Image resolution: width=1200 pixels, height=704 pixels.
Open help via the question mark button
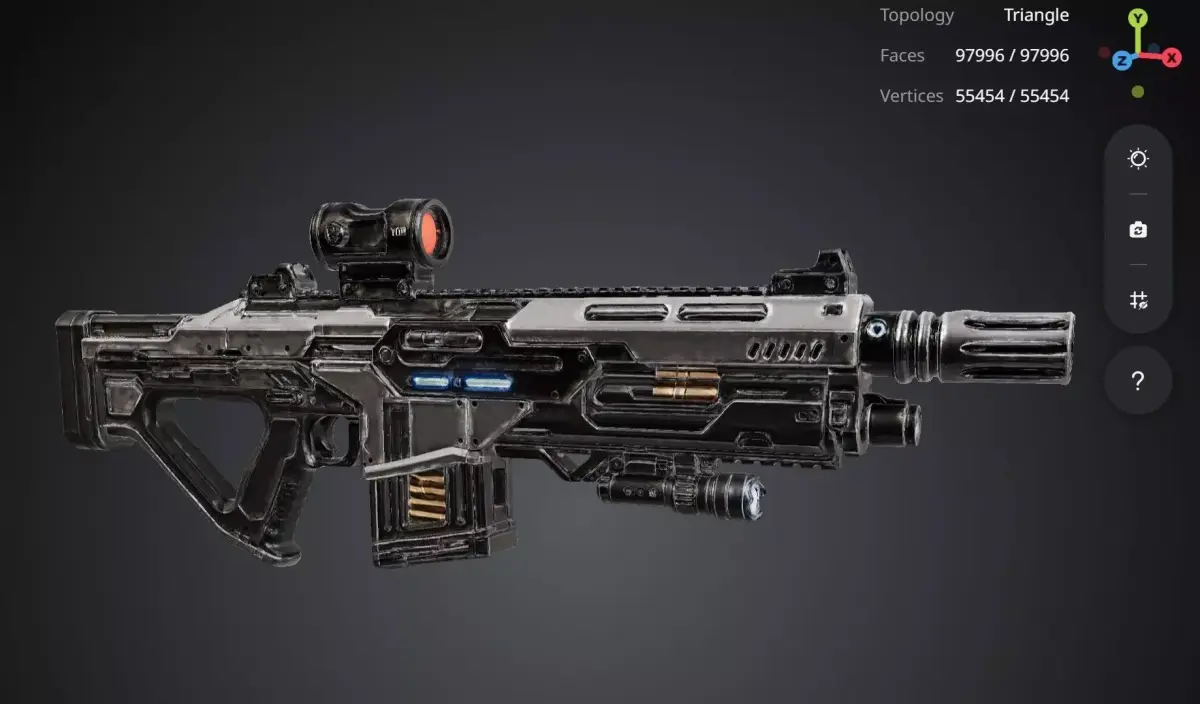tap(1138, 381)
